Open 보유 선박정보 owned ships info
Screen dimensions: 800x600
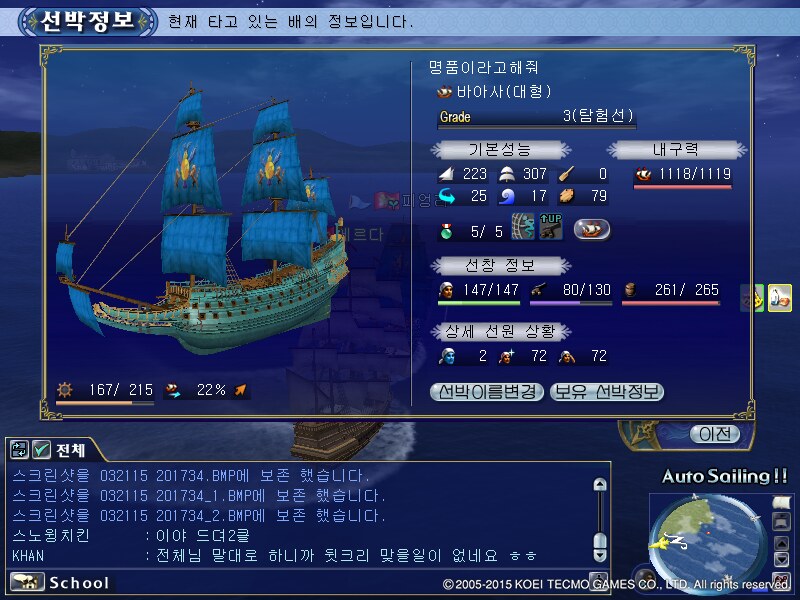pos(607,392)
